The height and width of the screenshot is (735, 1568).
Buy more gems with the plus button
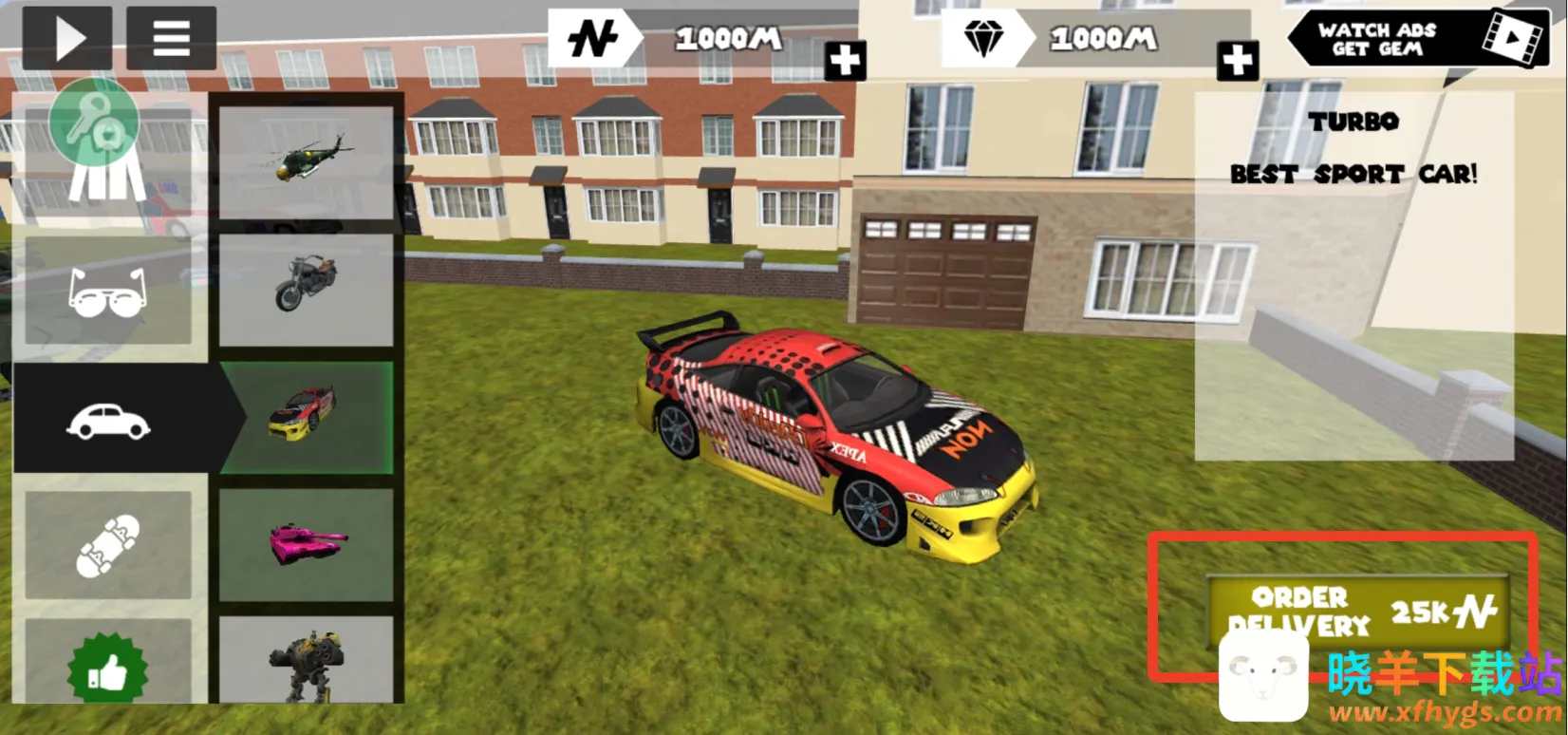(x=1238, y=62)
